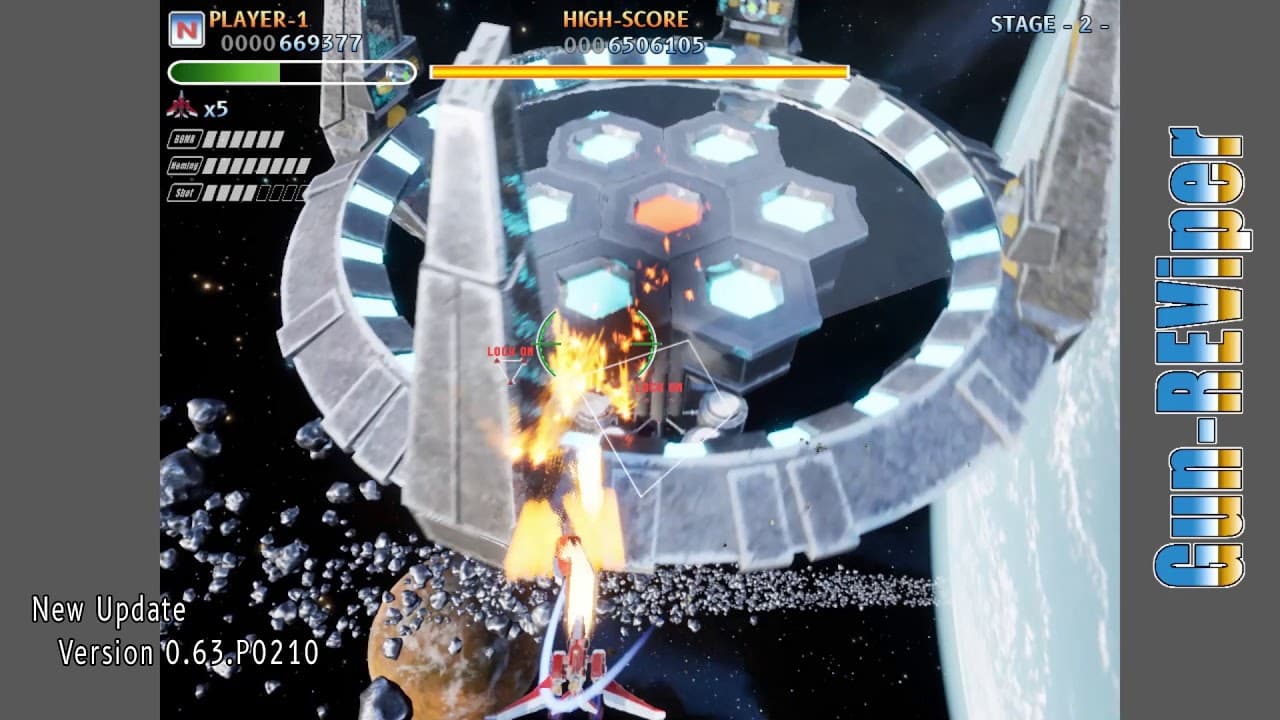Click the yellow boss health bar
The image size is (1280, 720).
pos(637,70)
